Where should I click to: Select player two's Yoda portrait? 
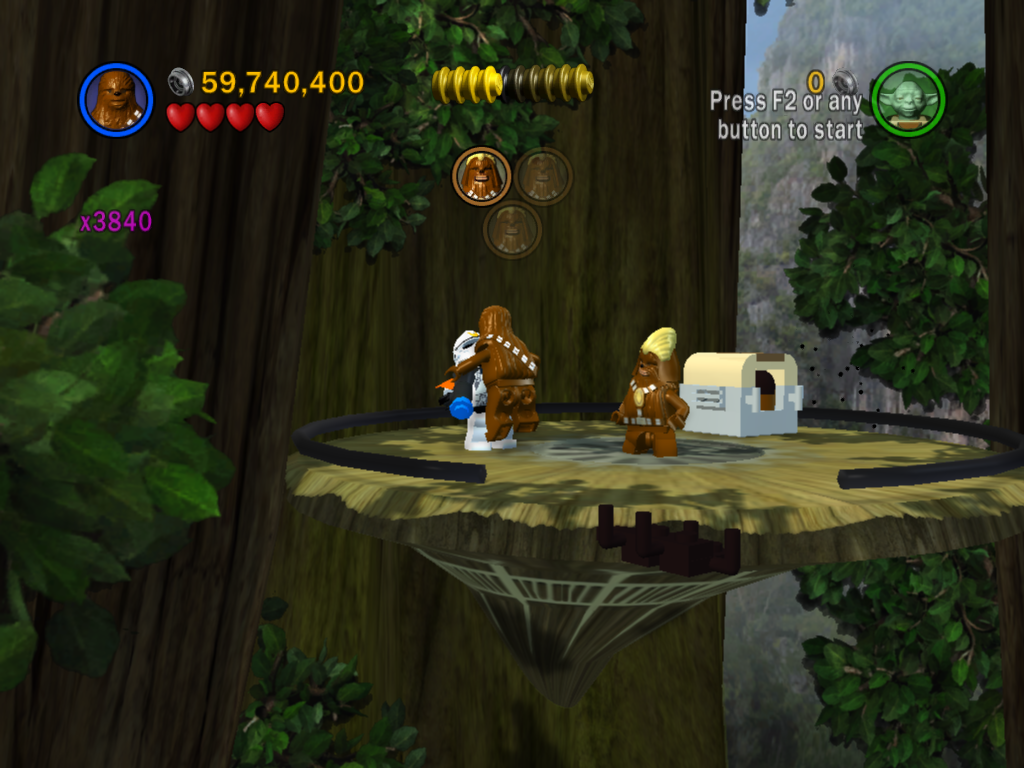tap(908, 99)
